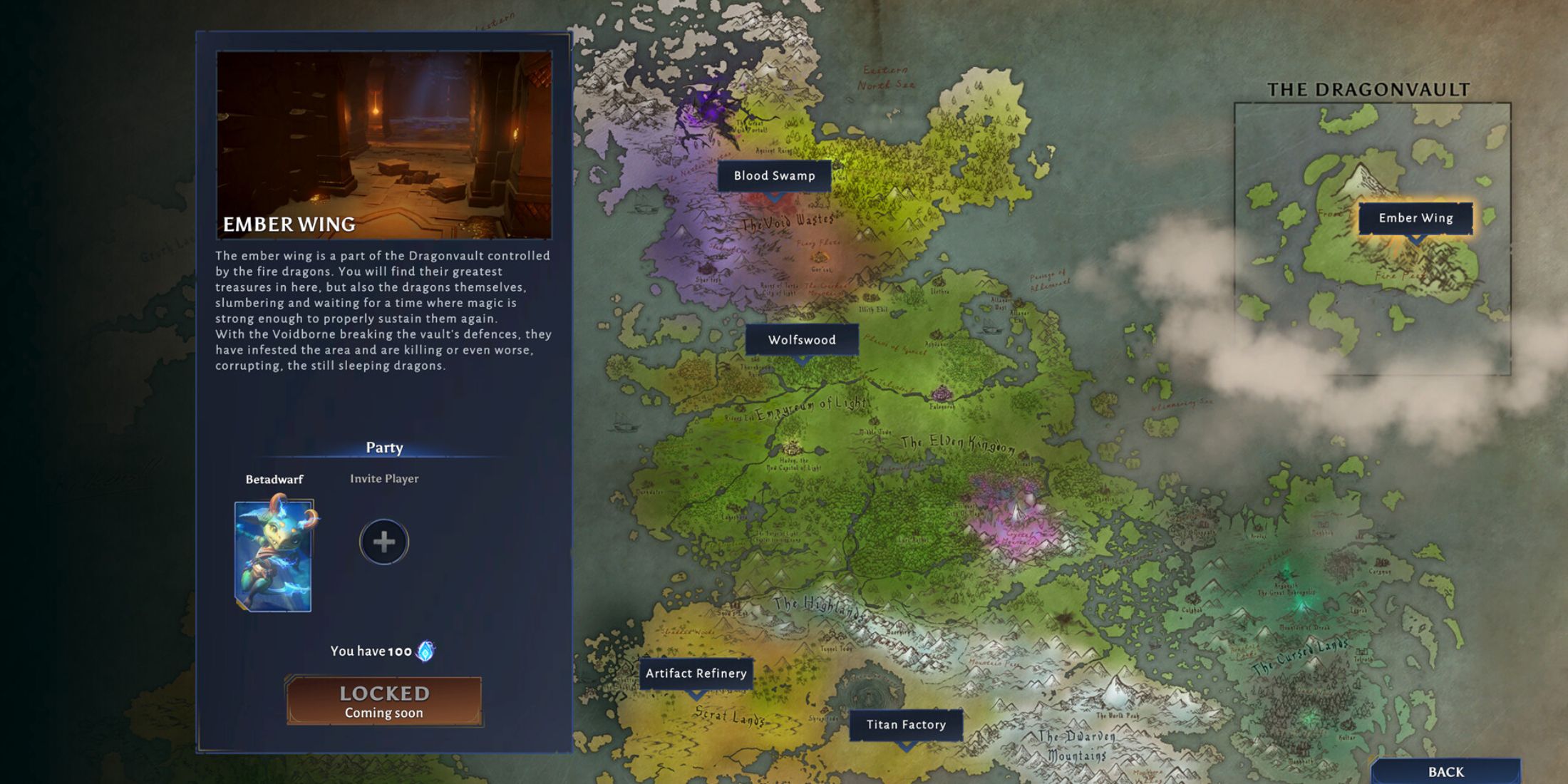Click the Invite Player plus icon
The height and width of the screenshot is (784, 1568).
coord(383,542)
